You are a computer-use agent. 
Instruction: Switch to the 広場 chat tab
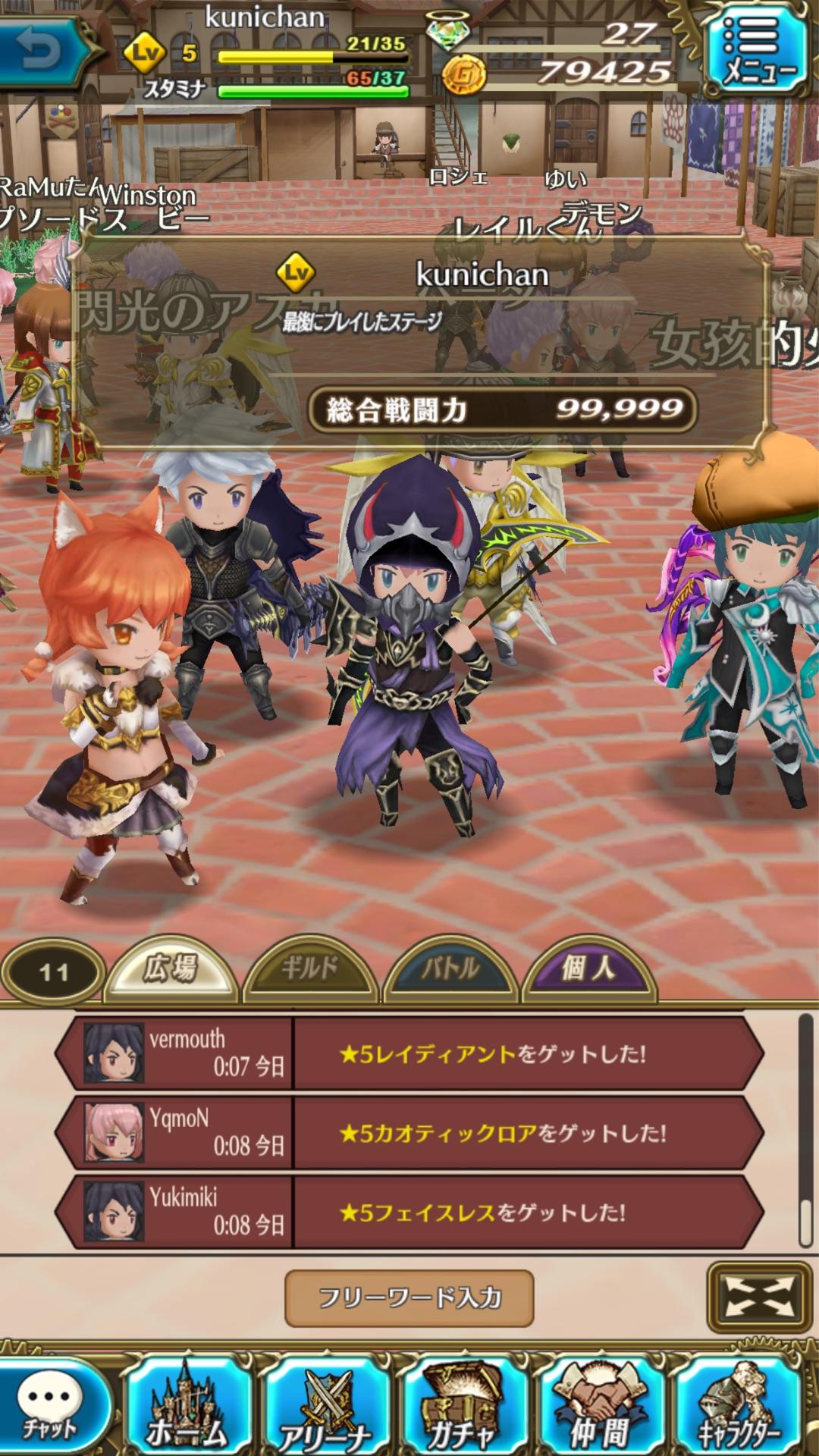tap(173, 969)
